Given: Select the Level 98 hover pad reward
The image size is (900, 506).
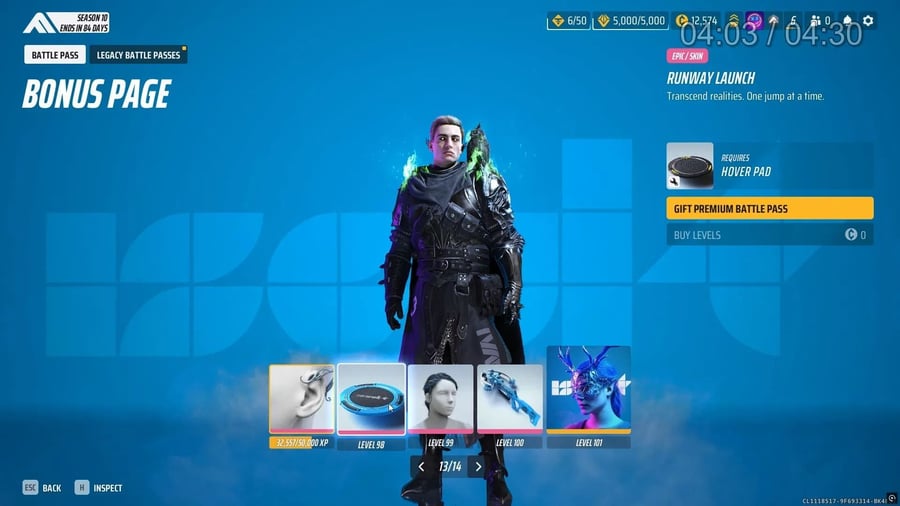Looking at the screenshot, I should [x=371, y=399].
